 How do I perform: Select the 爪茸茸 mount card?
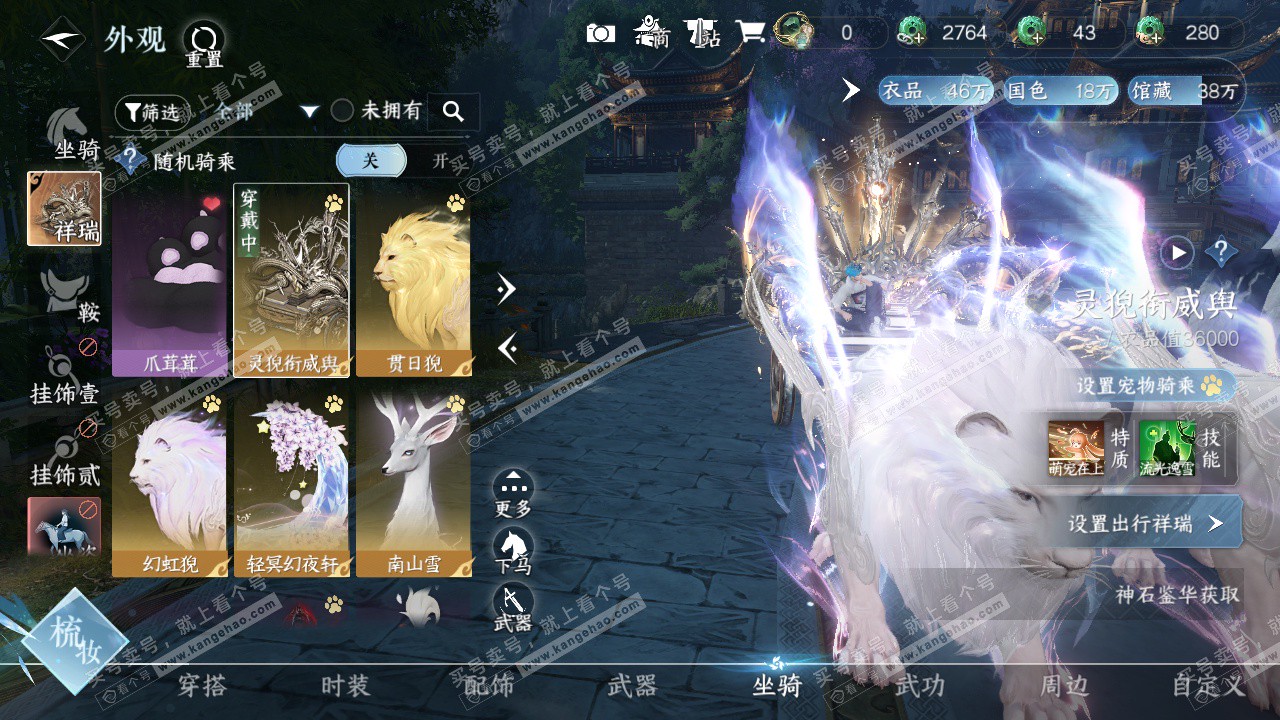pyautogui.click(x=169, y=280)
